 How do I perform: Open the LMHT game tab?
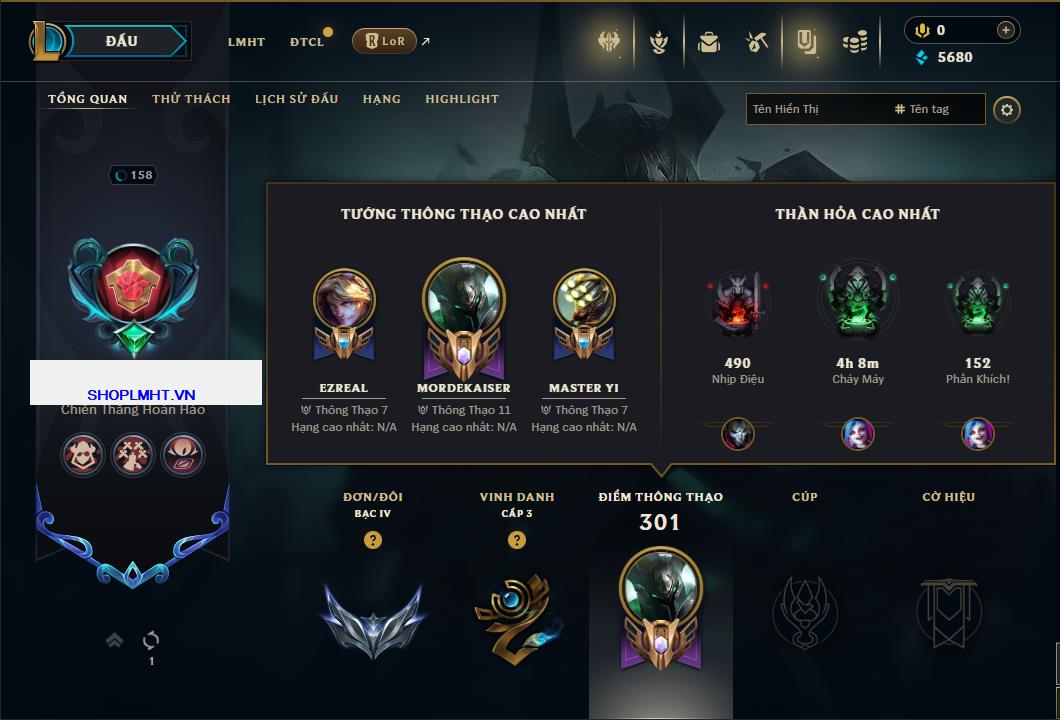[x=246, y=42]
